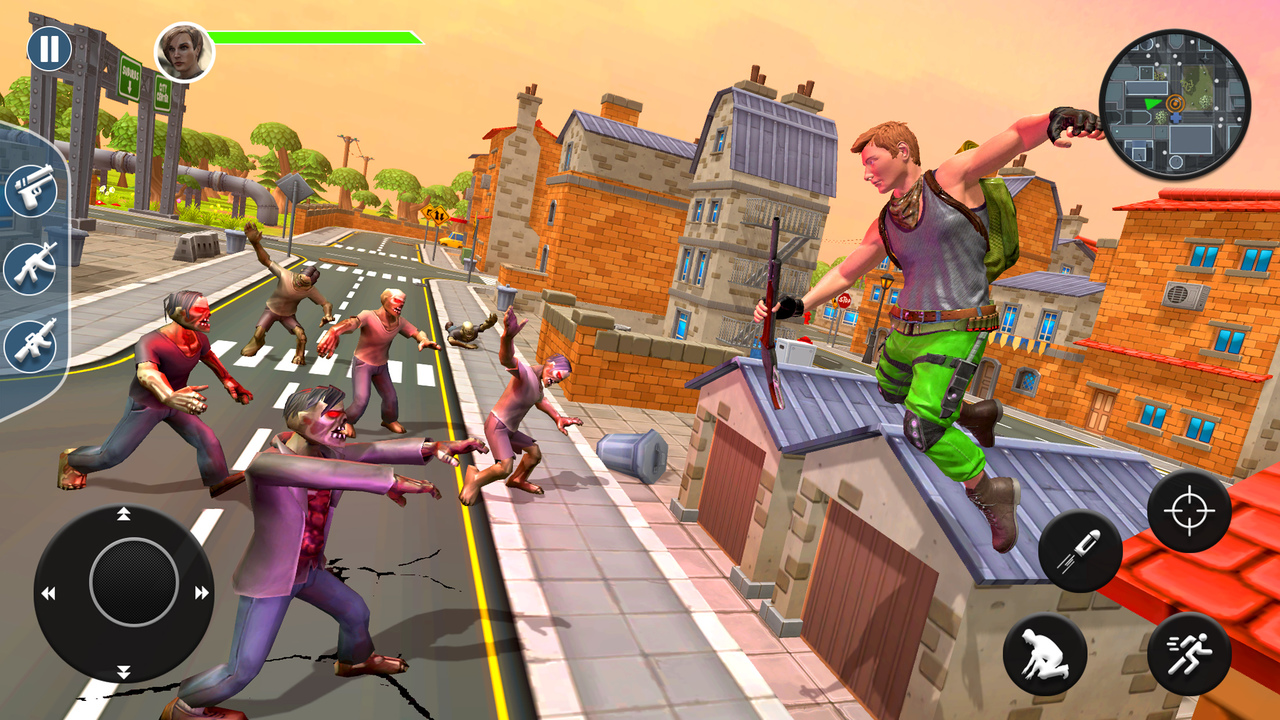This screenshot has width=1280, height=720.
Task: Equip the pistol weapon
Action: point(31,190)
